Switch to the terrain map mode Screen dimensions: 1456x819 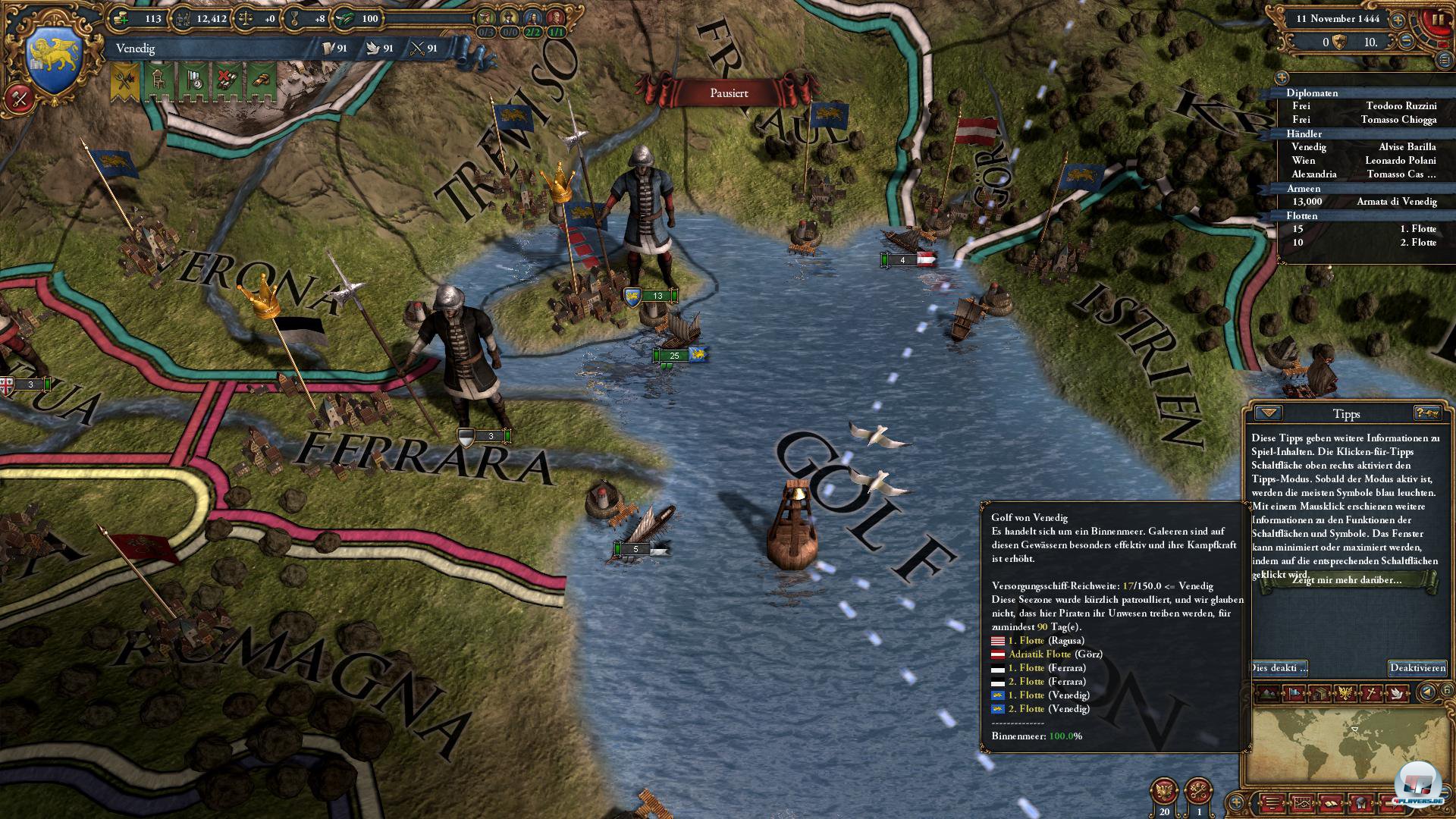tap(1266, 693)
